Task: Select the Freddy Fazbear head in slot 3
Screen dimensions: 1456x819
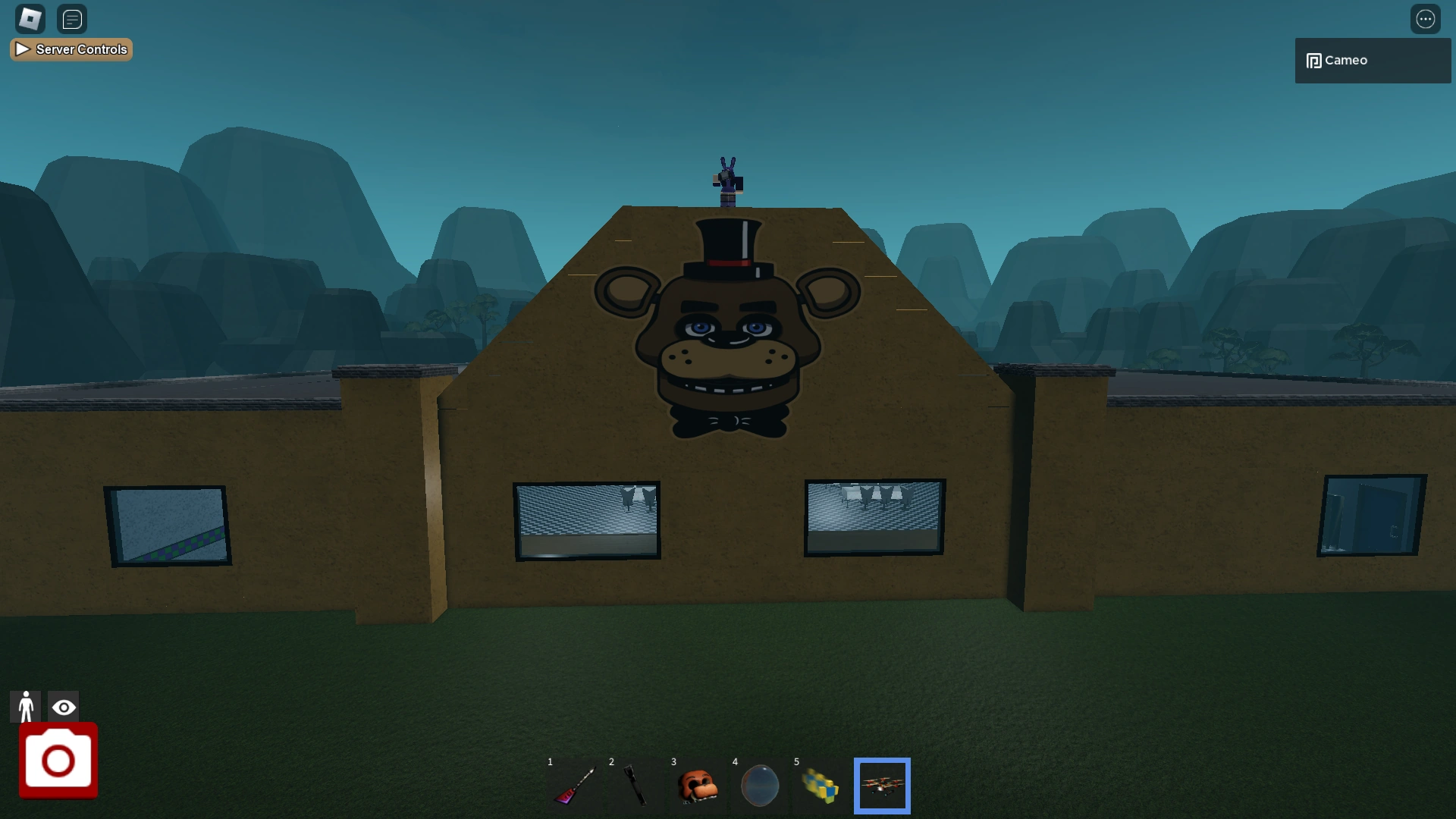Action: tap(696, 786)
